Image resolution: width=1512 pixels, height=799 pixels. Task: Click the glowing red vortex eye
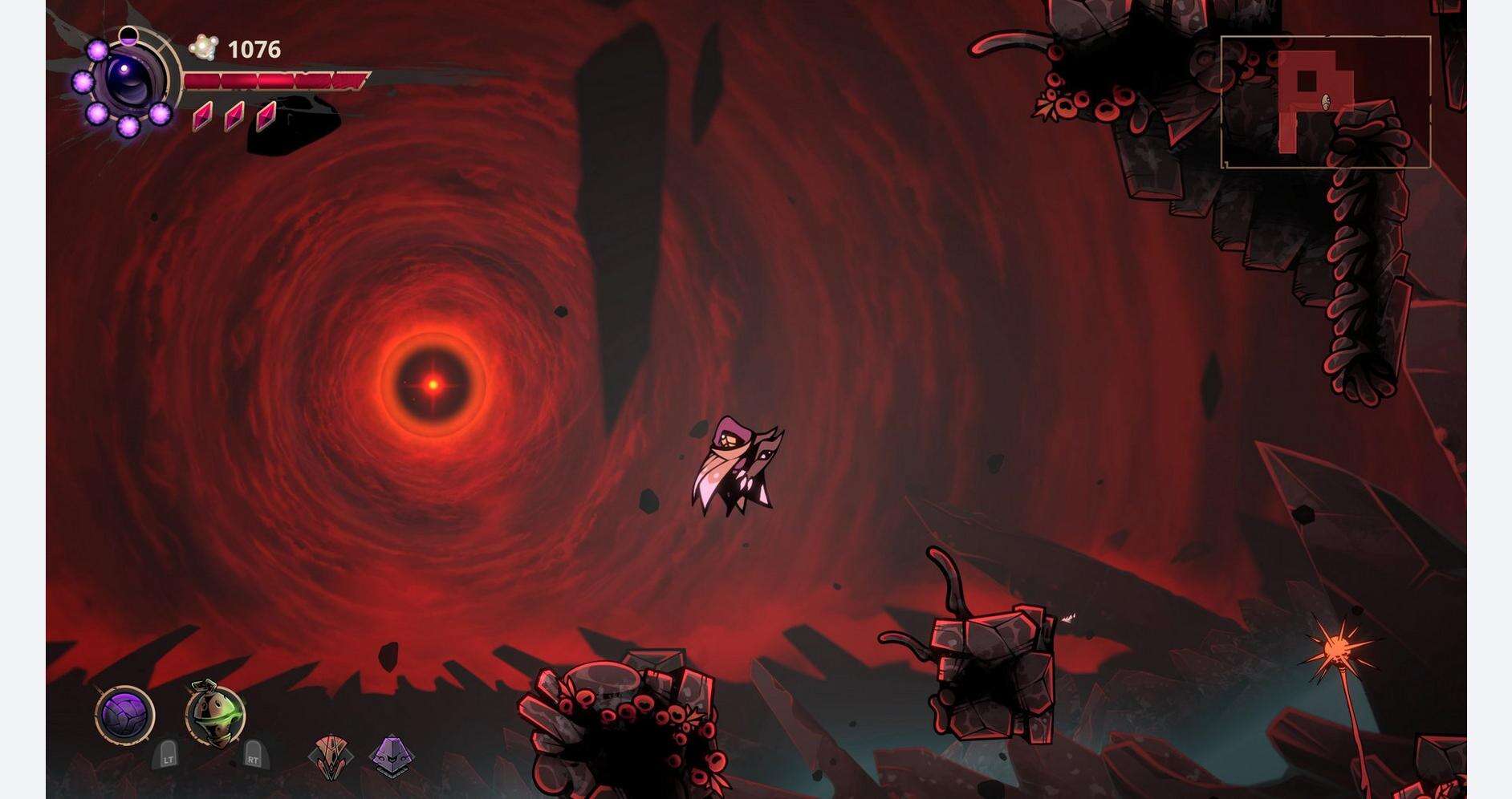click(432, 383)
